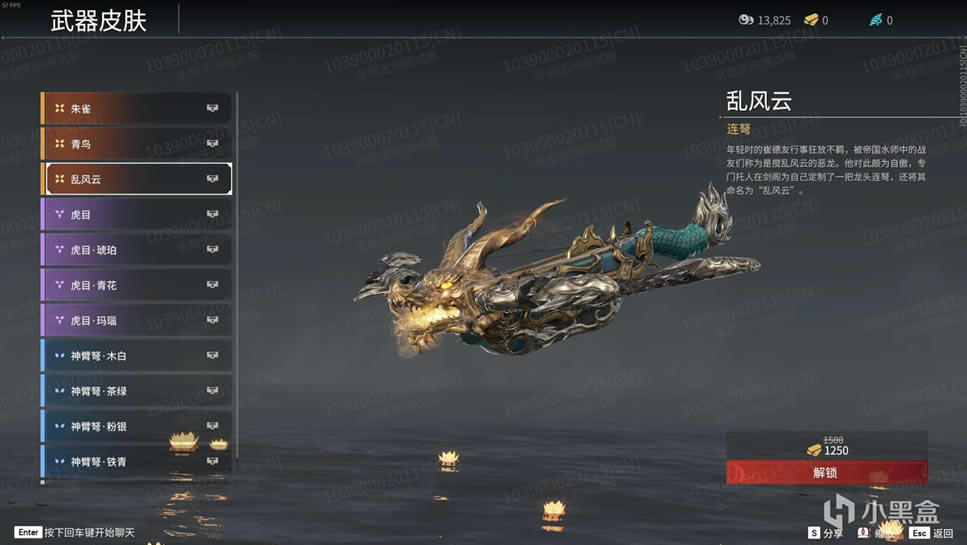Select the 虎目·琥珀 skin
Viewport: 967px width, 545px height.
click(136, 250)
